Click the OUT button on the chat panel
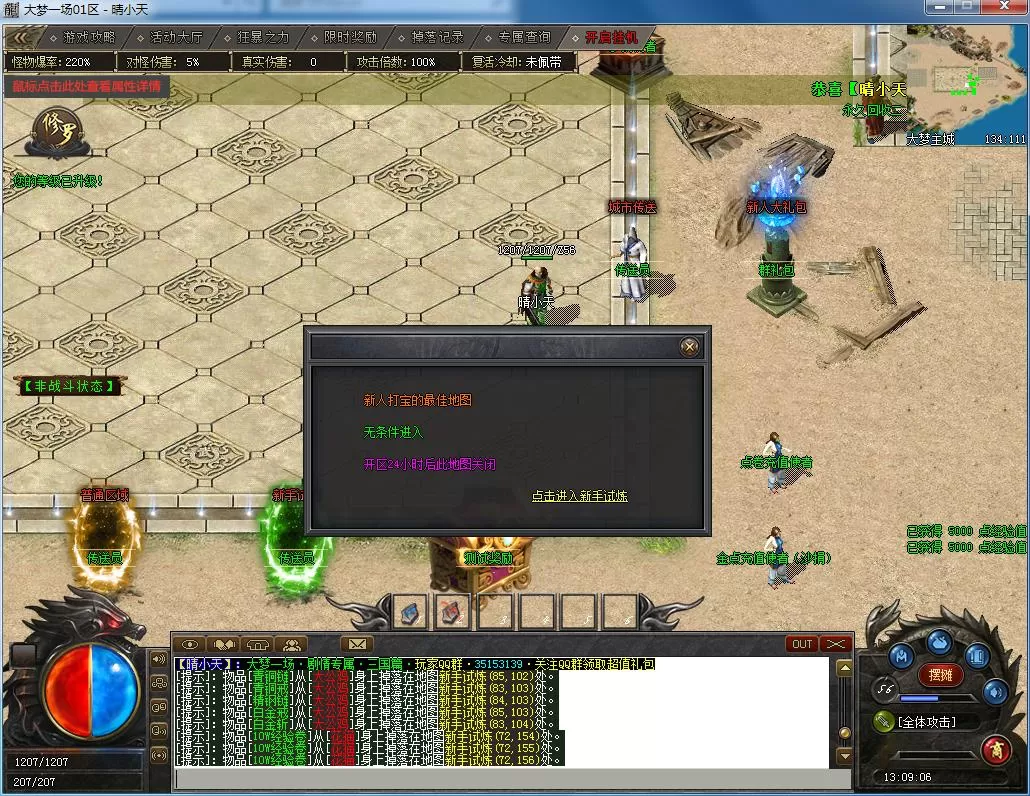The image size is (1030, 796). point(802,644)
